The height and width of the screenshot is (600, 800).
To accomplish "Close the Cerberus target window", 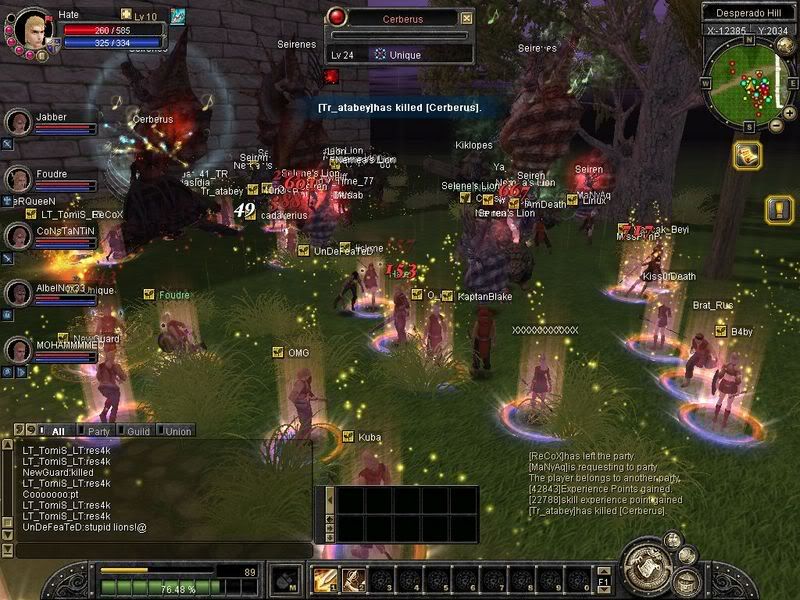I will pos(466,18).
